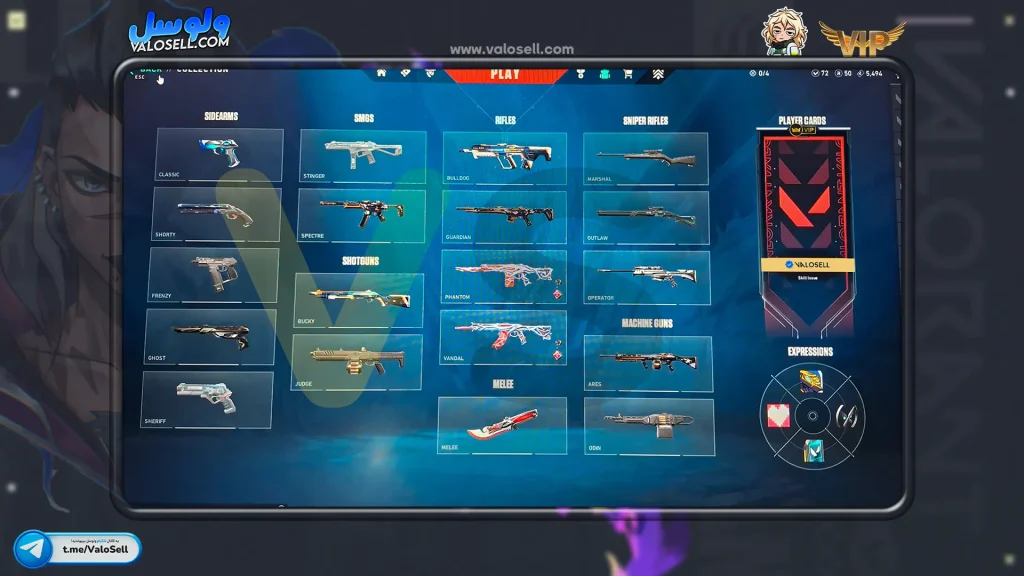Open the Bucky shotgun slot
Image resolution: width=1024 pixels, height=576 pixels.
[x=358, y=300]
